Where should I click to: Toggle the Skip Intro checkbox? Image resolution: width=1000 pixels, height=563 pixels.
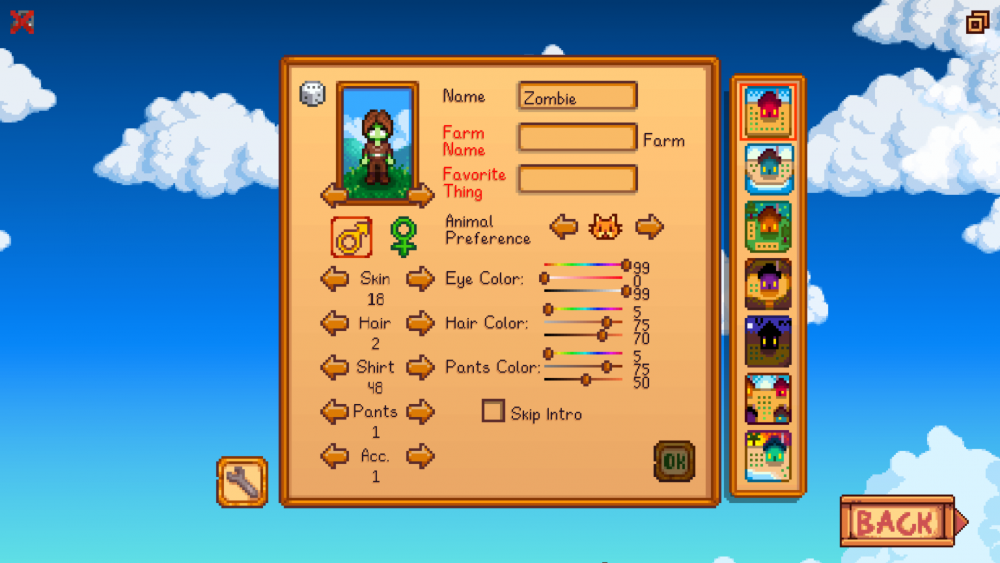pos(493,411)
